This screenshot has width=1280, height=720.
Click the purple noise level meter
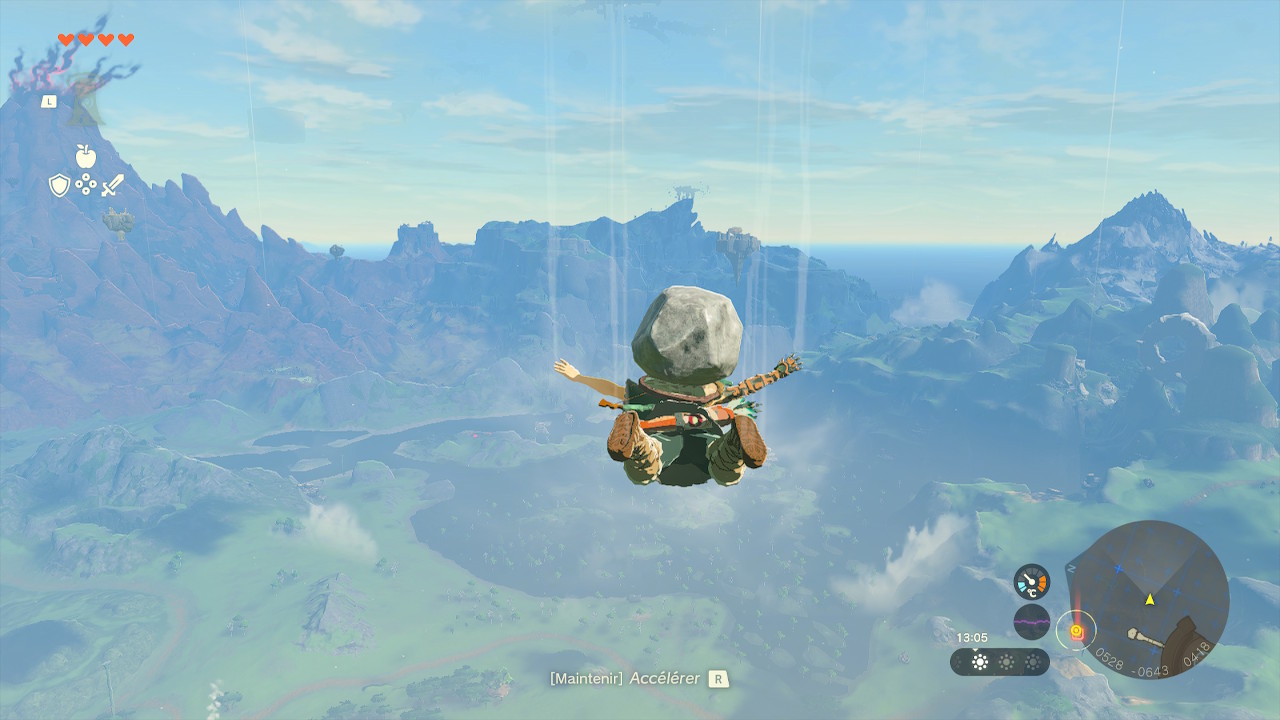1031,620
